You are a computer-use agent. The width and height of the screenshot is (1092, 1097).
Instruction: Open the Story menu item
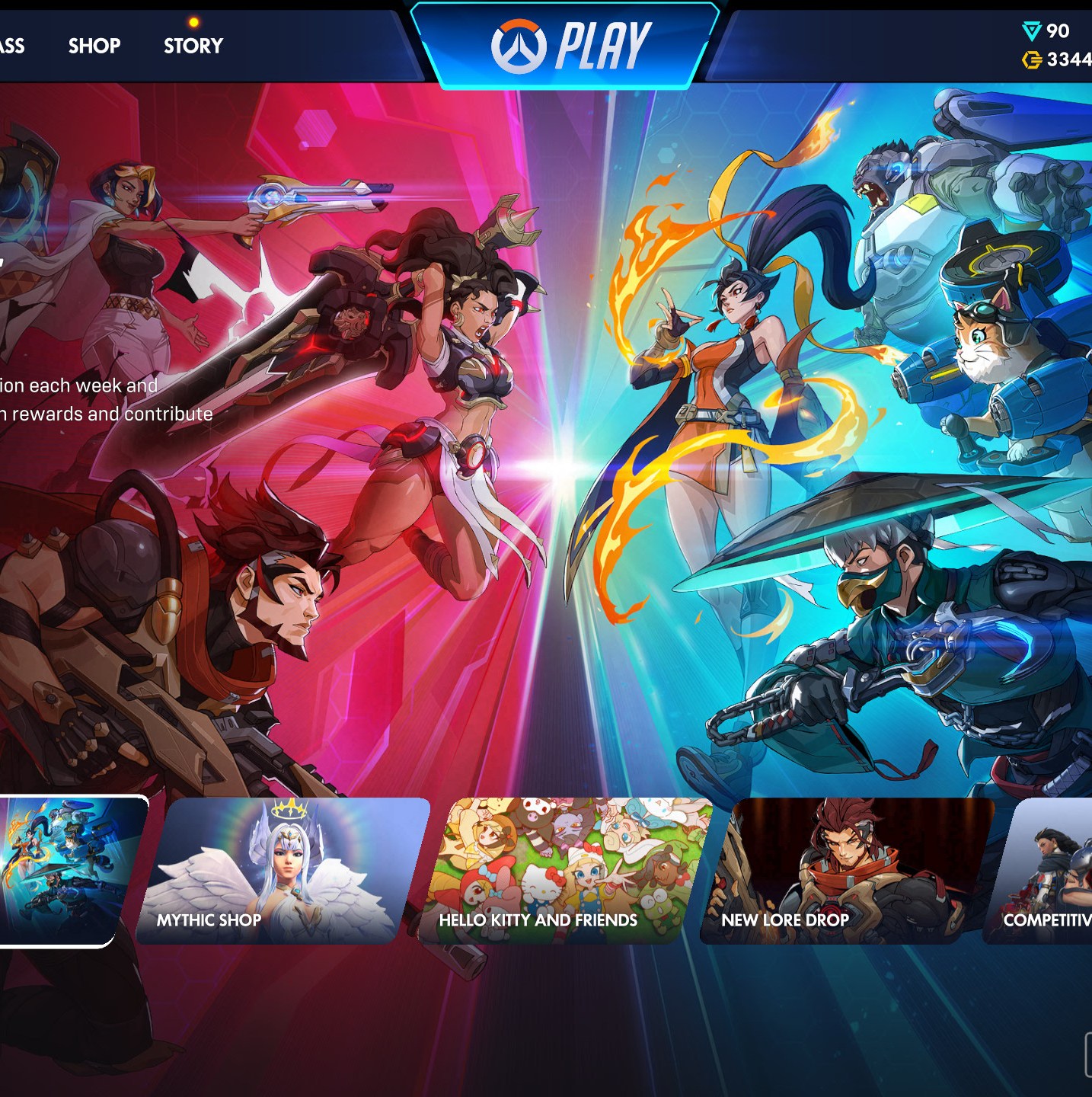click(193, 46)
